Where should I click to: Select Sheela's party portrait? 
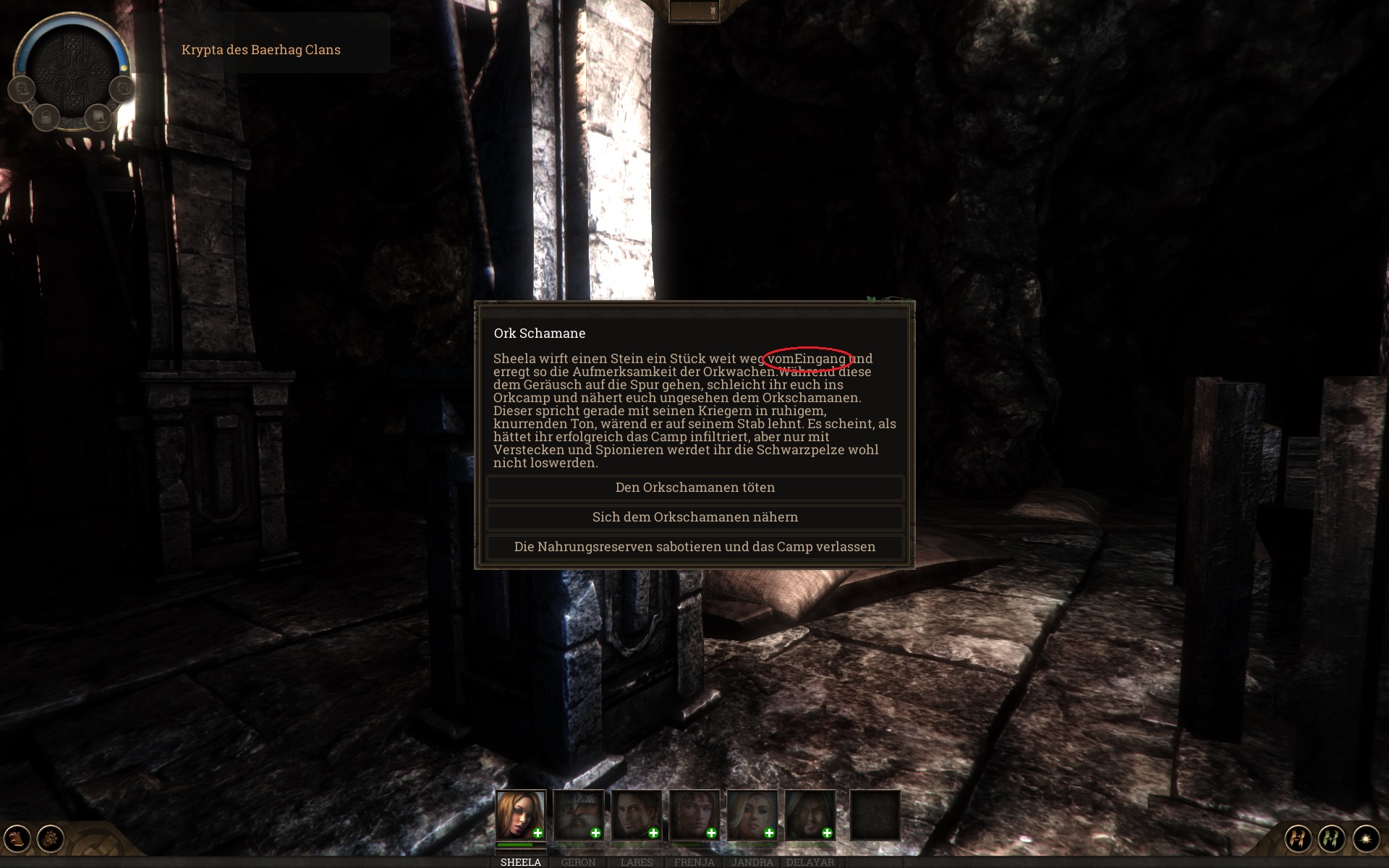(x=520, y=814)
